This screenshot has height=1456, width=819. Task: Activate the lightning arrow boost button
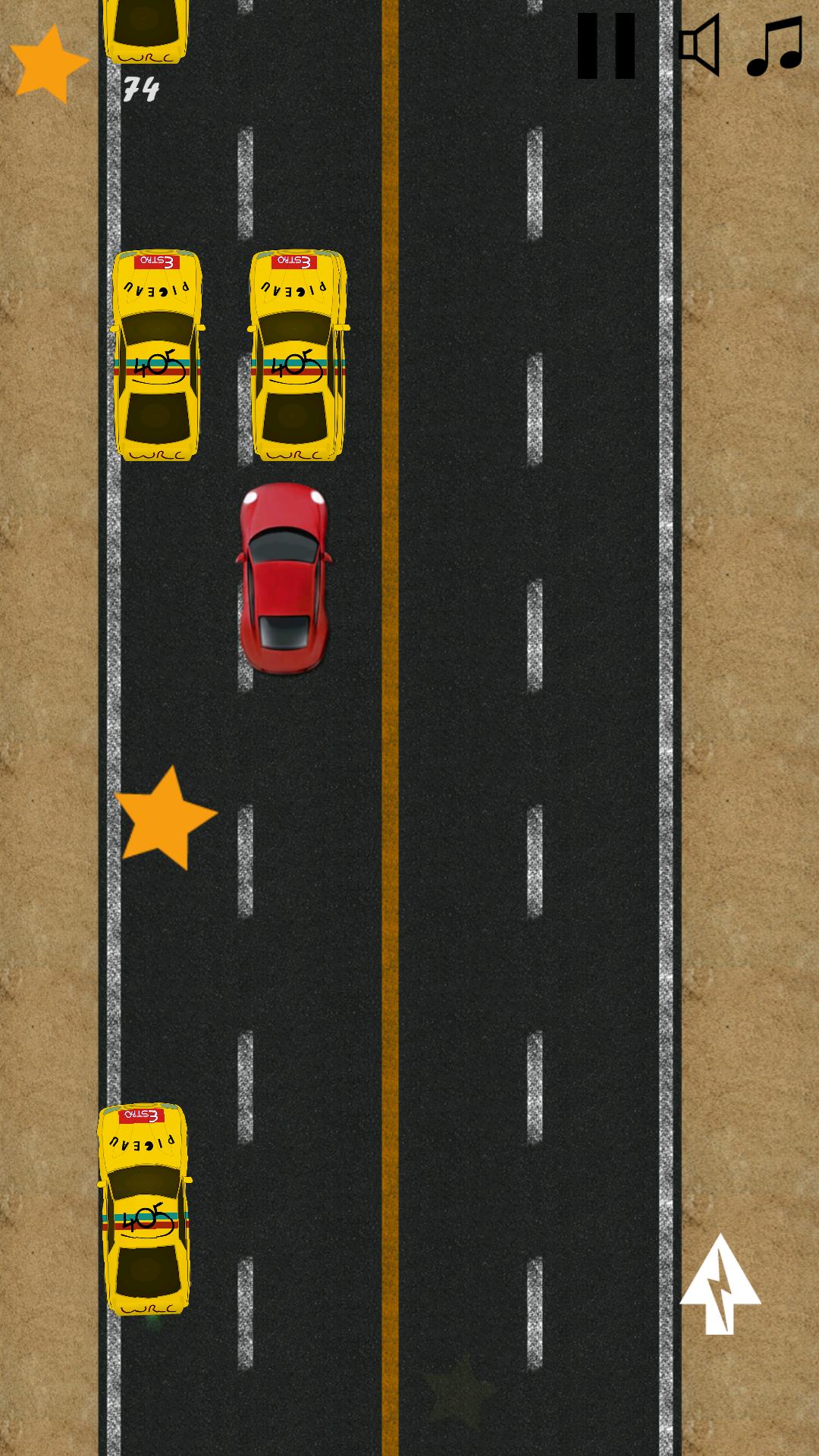coord(720,1285)
